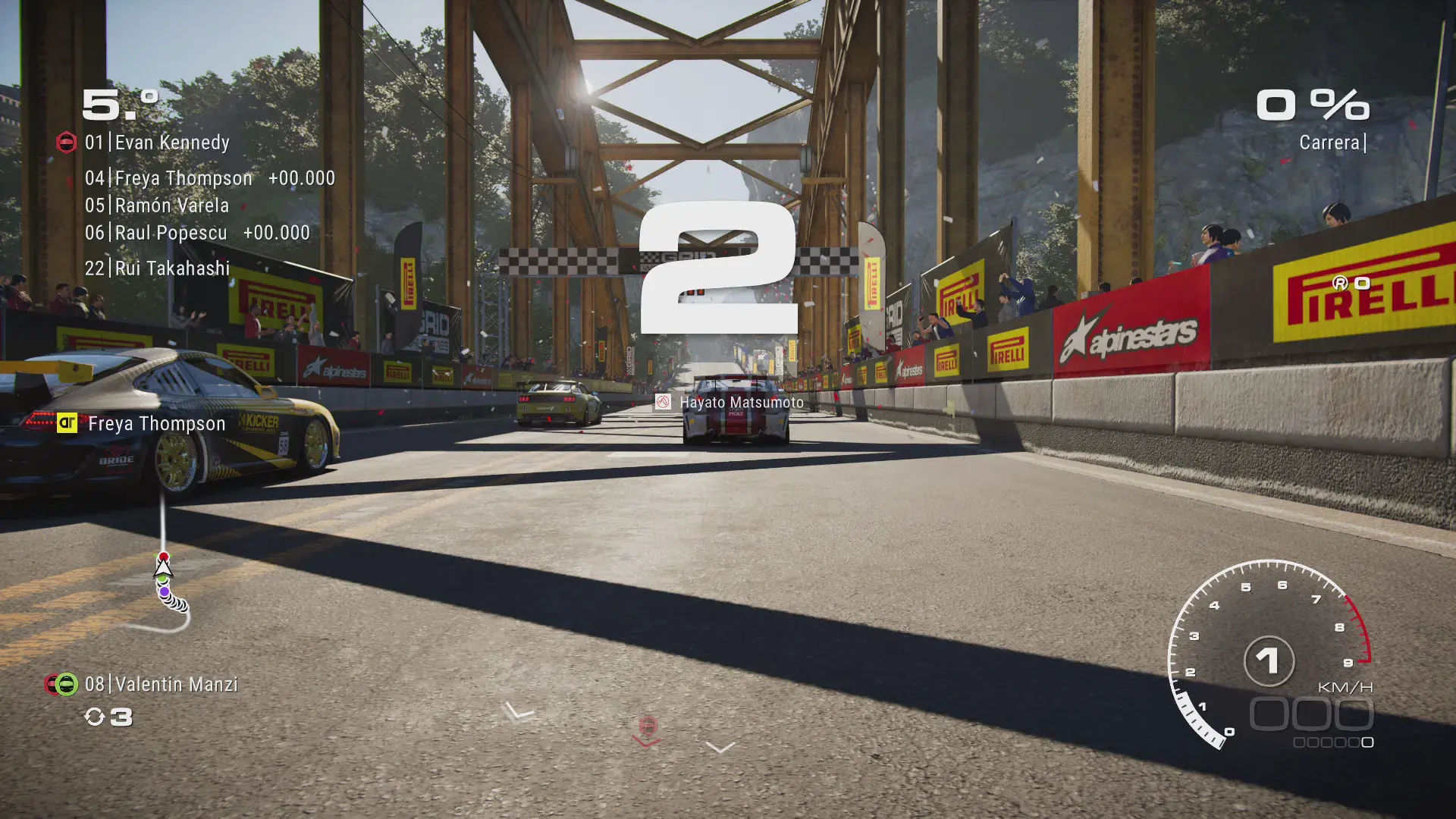The image size is (1456, 819).
Task: Pick Ramón Varela's leaderboard entry
Action: click(x=157, y=206)
